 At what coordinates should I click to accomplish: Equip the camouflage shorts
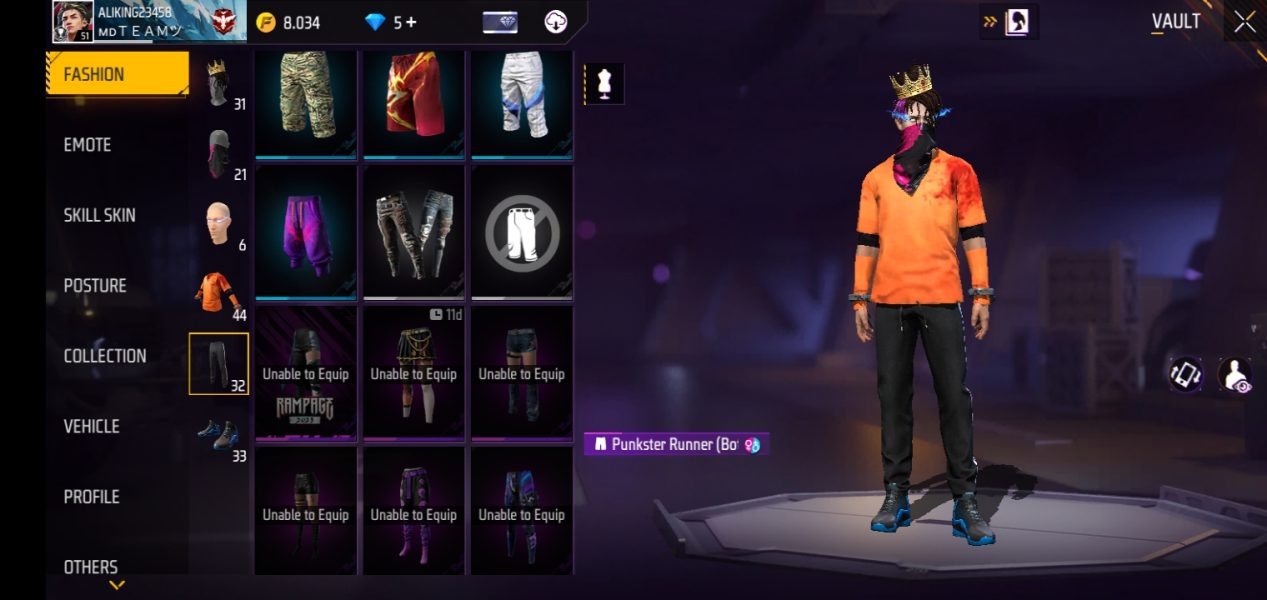click(x=306, y=100)
